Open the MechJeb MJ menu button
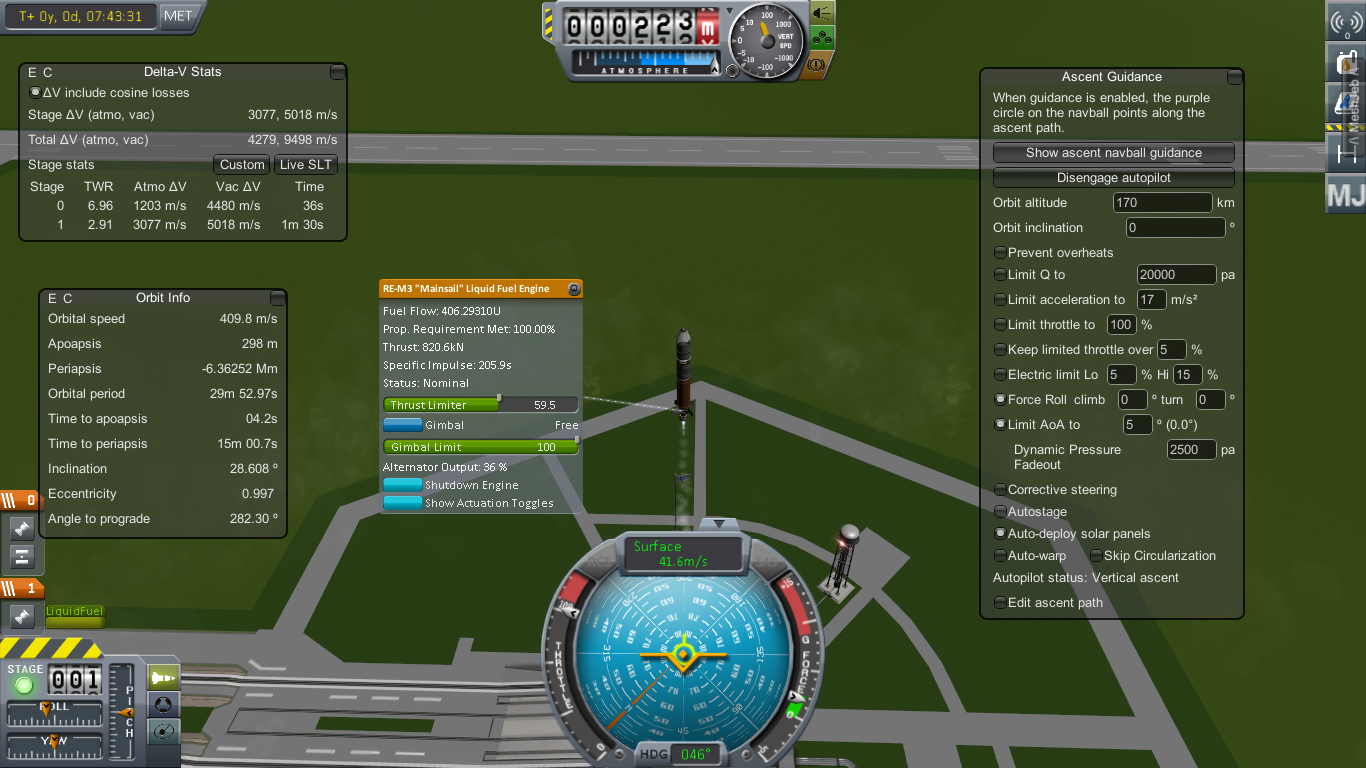The width and height of the screenshot is (1366, 768). click(x=1345, y=194)
